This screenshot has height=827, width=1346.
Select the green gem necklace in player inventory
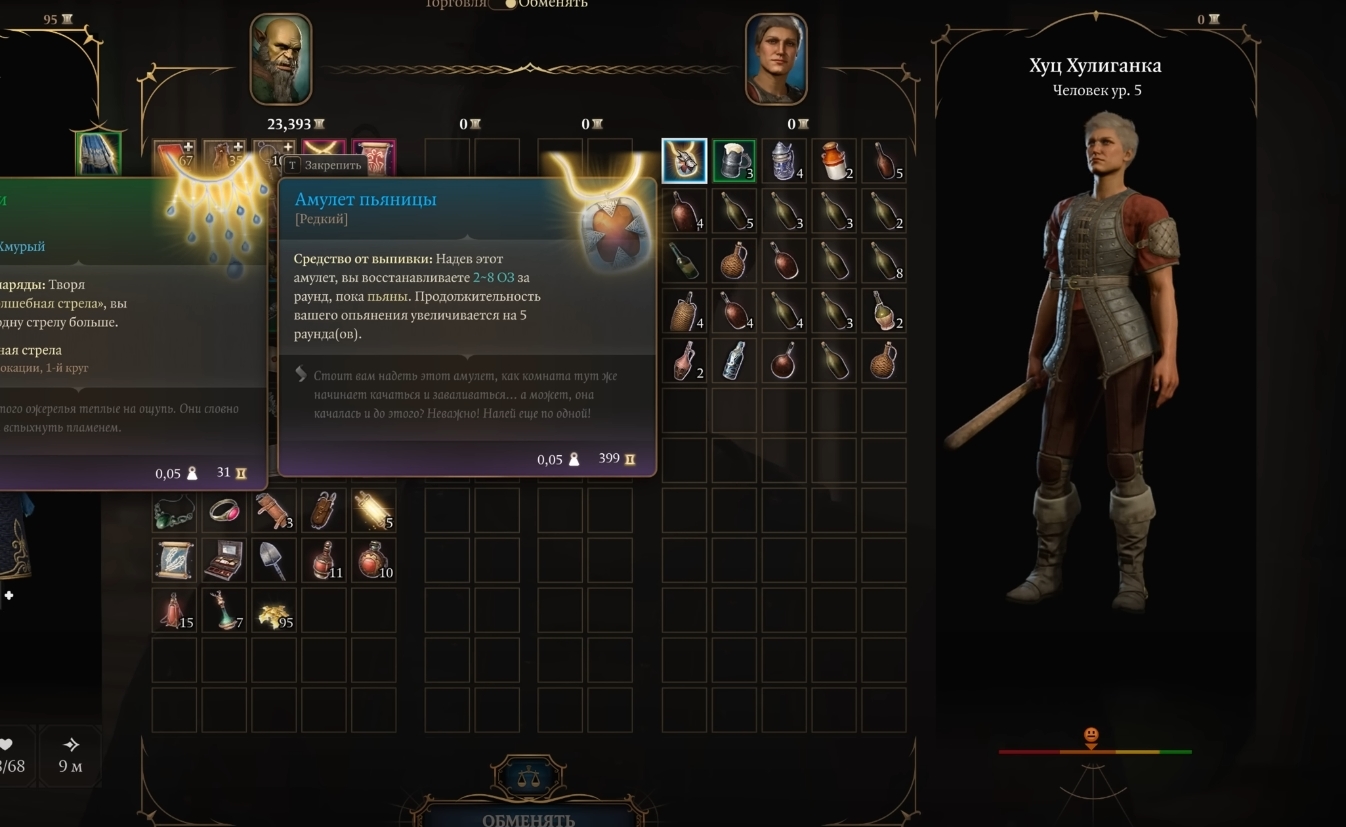pyautogui.click(x=175, y=510)
